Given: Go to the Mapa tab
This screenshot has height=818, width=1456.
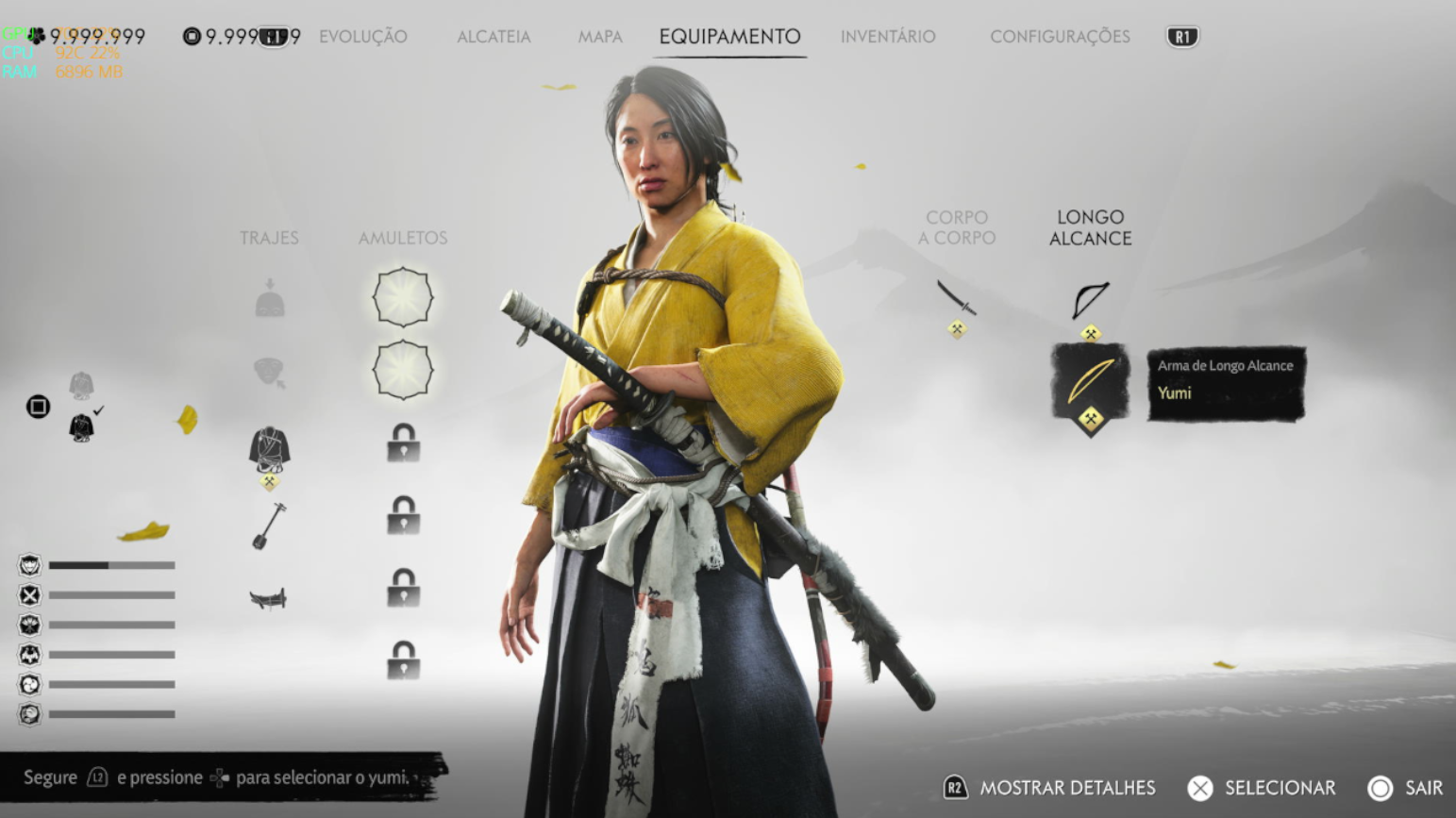Looking at the screenshot, I should (x=600, y=37).
